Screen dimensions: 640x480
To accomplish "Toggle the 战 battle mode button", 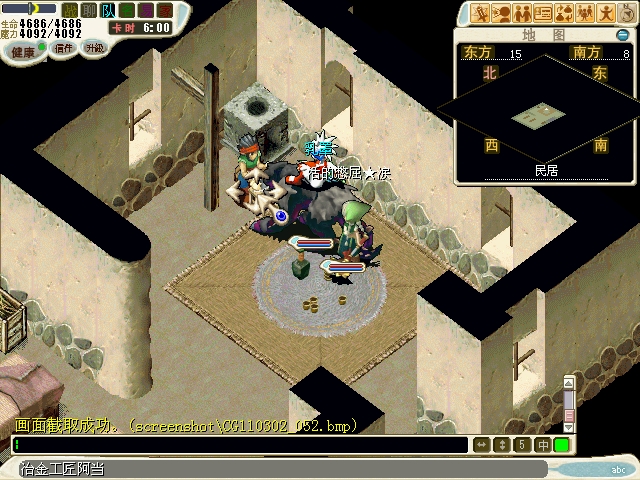I will click(70, 10).
